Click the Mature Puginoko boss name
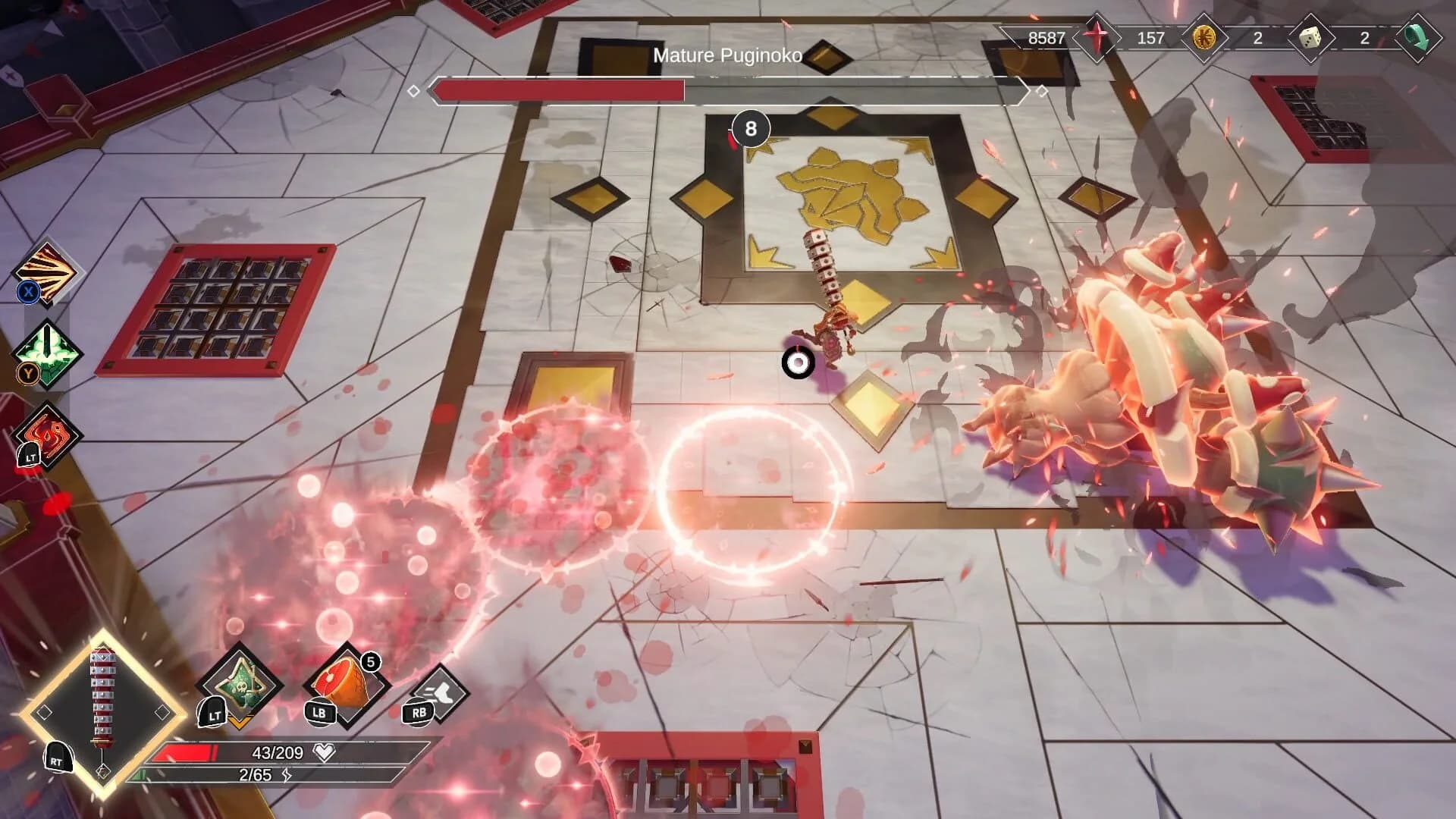Image resolution: width=1456 pixels, height=819 pixels. (728, 55)
